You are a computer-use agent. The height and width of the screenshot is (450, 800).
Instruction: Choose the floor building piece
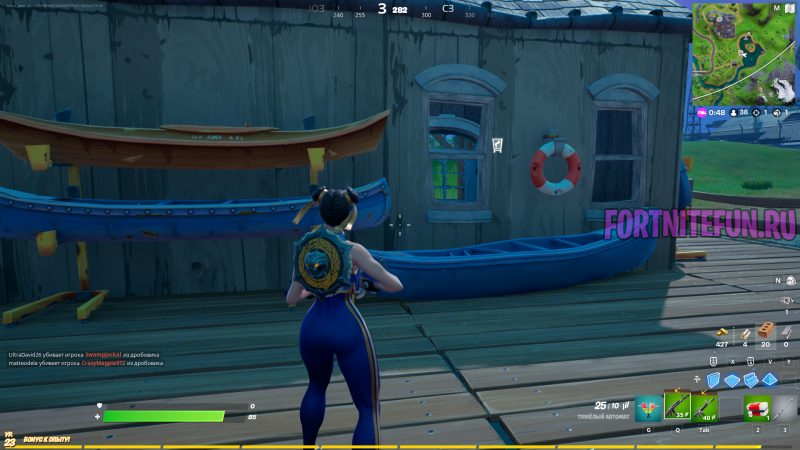click(x=734, y=379)
